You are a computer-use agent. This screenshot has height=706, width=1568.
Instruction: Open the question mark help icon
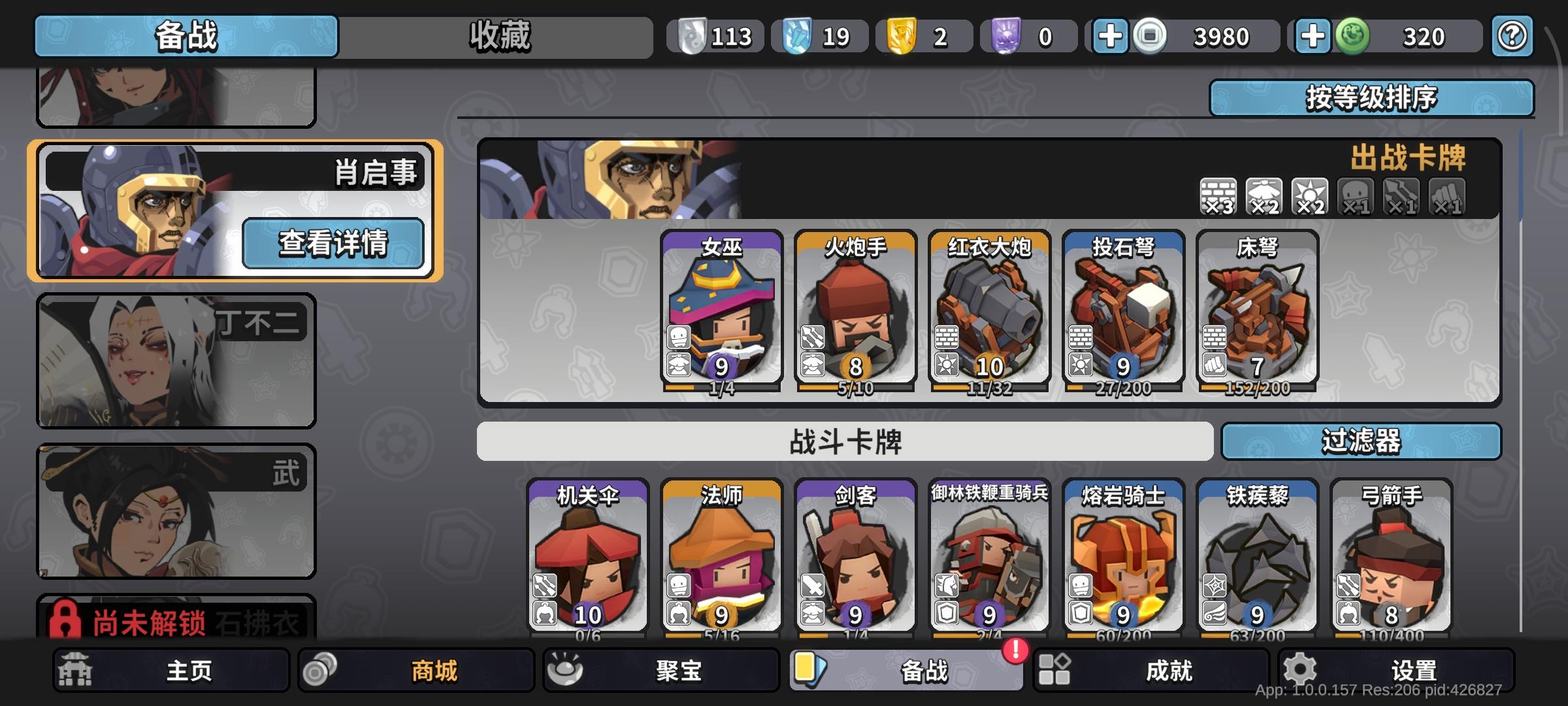click(1511, 36)
